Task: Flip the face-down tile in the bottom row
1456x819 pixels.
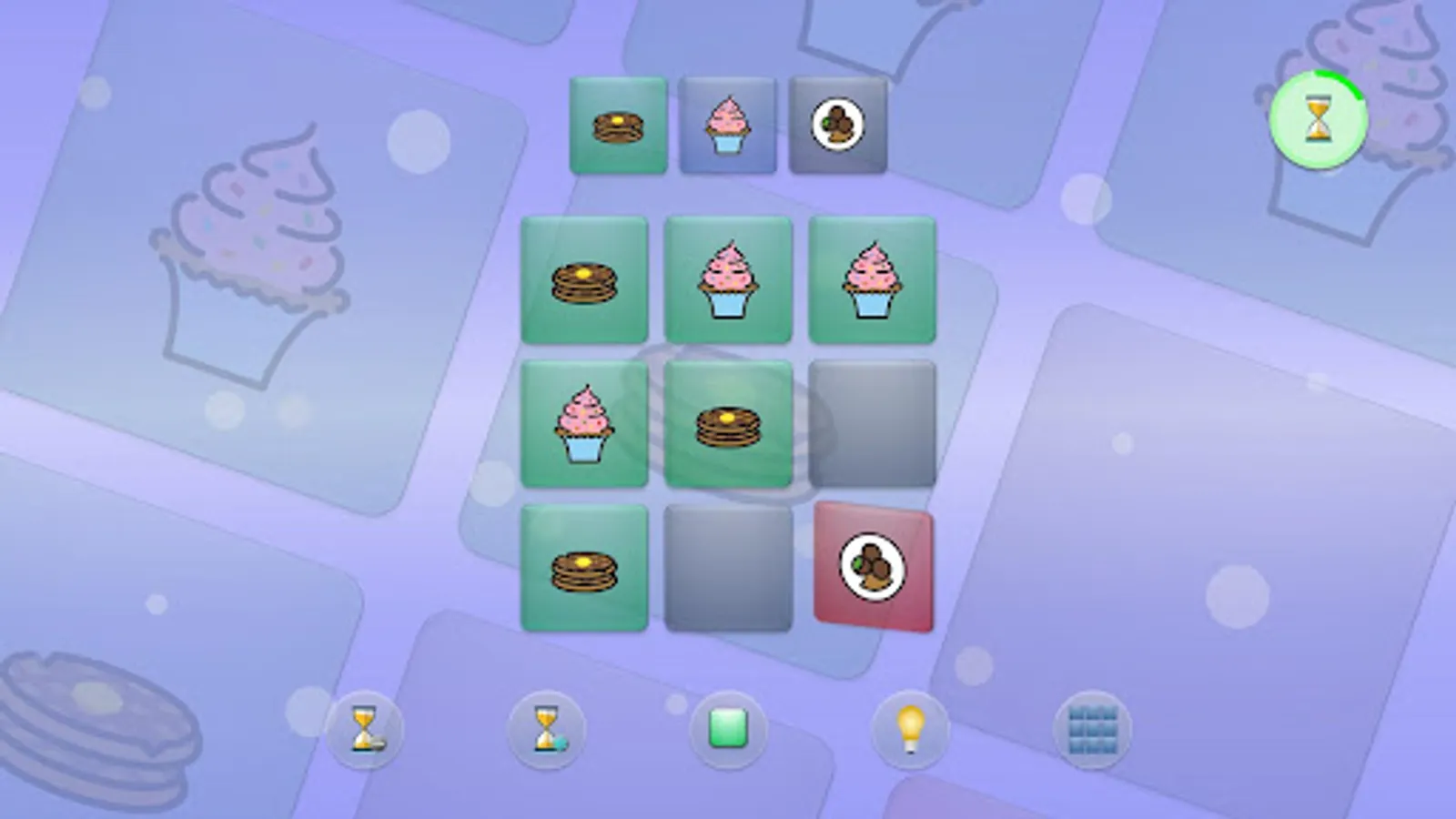Action: 729,567
